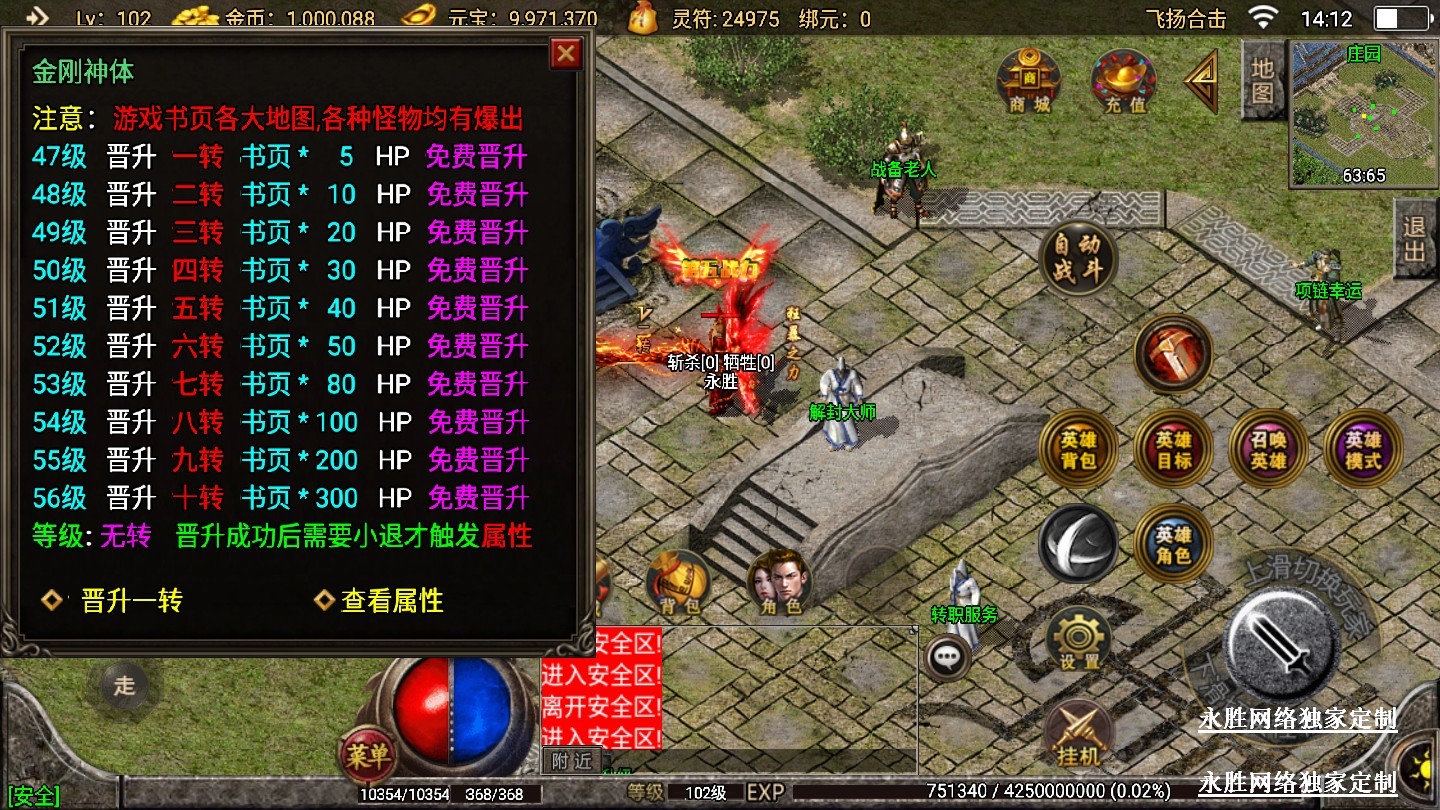1440x810 pixels.
Task: Open the 英雄背包 hero bag
Action: [x=1079, y=450]
